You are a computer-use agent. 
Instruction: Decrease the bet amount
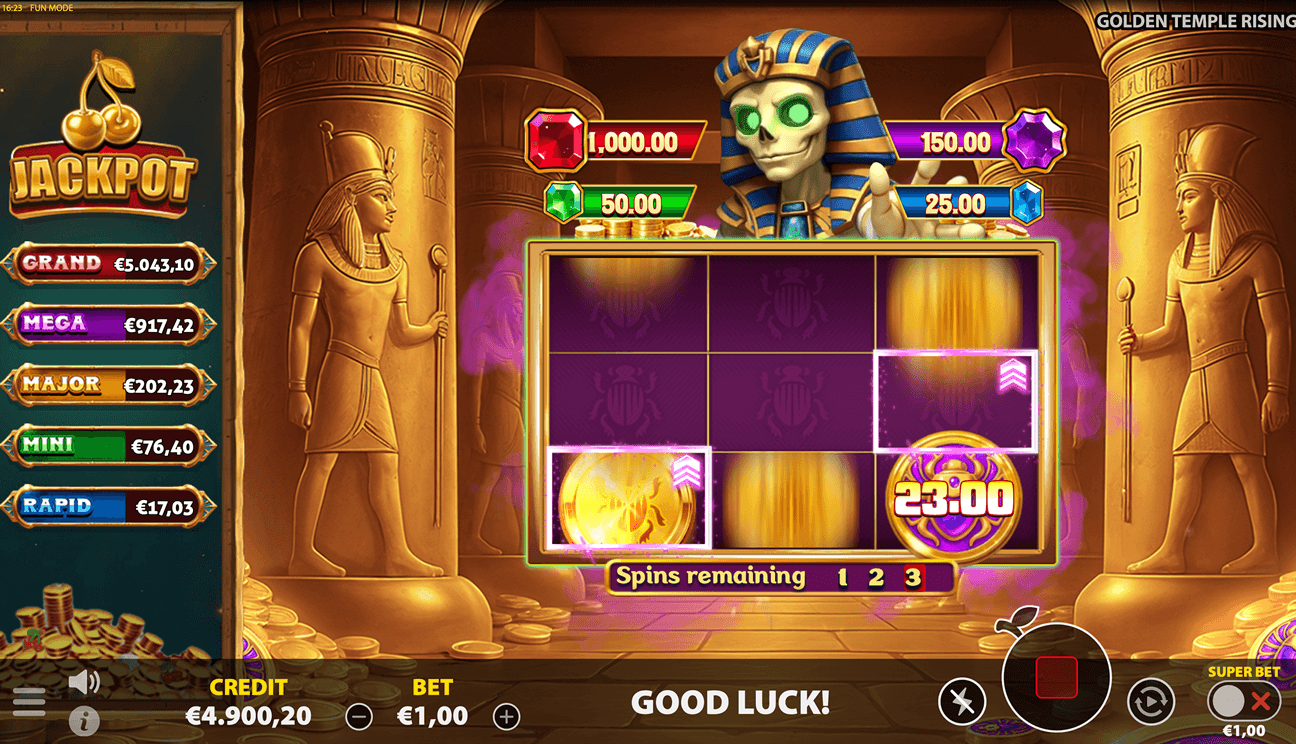tap(360, 716)
